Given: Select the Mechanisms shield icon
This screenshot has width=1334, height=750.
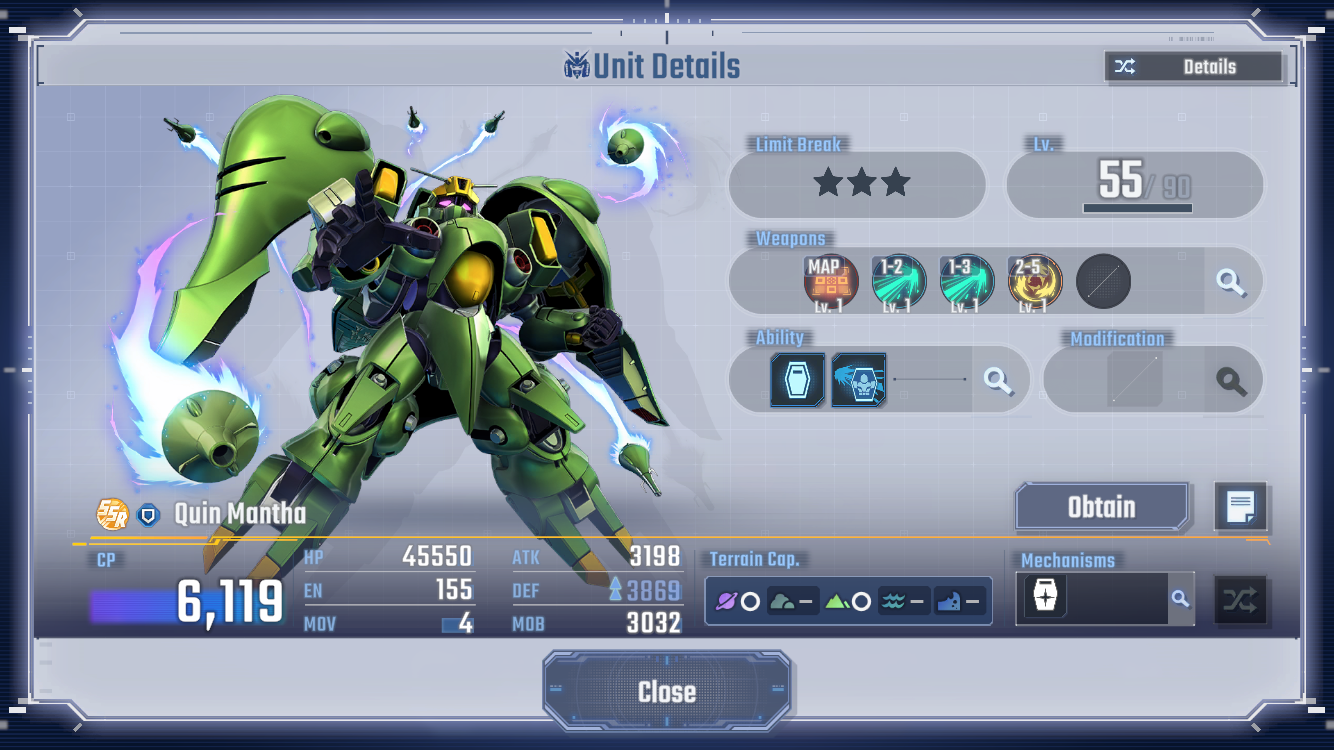Looking at the screenshot, I should click(1045, 598).
